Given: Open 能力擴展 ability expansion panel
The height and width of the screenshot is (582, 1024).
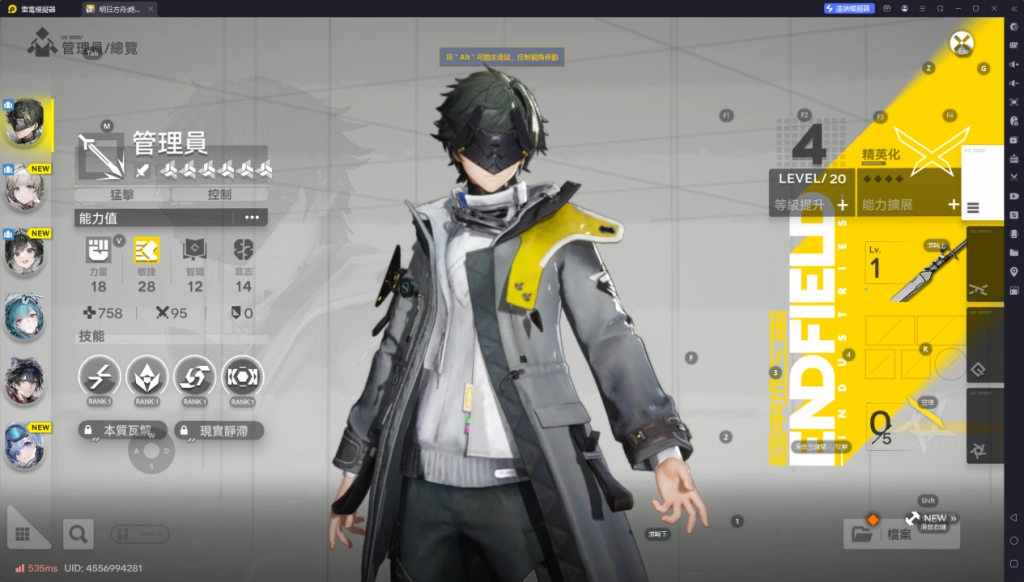Looking at the screenshot, I should [909, 205].
